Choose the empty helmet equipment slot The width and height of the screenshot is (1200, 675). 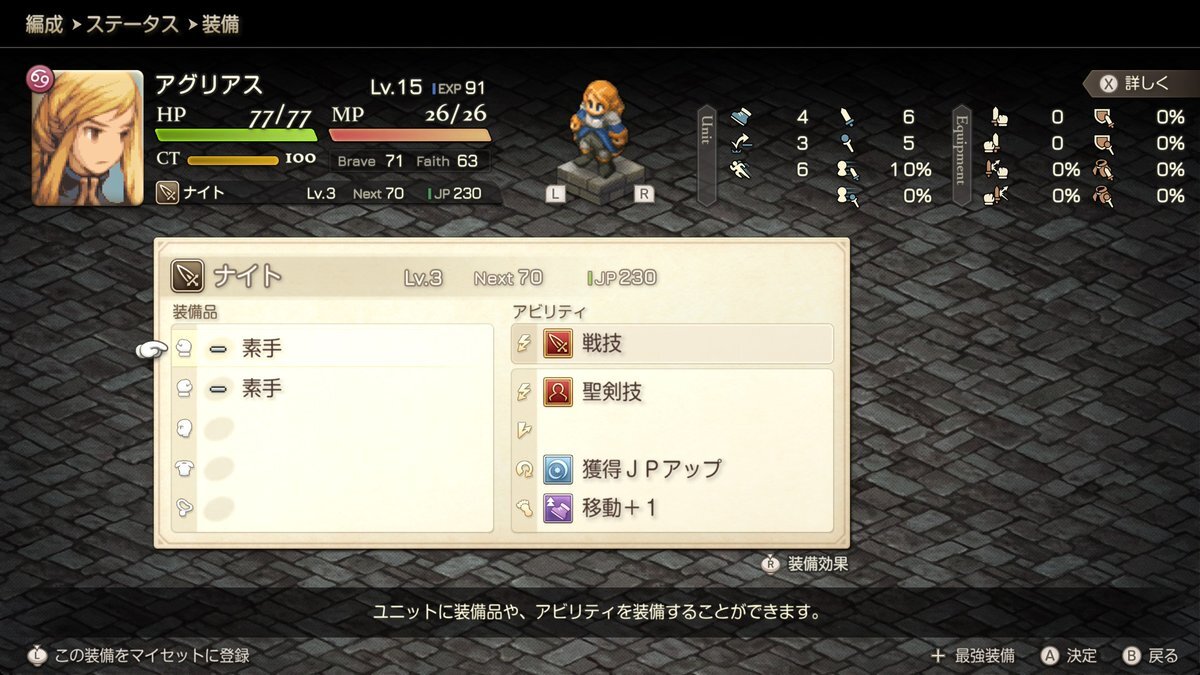pyautogui.click(x=330, y=428)
